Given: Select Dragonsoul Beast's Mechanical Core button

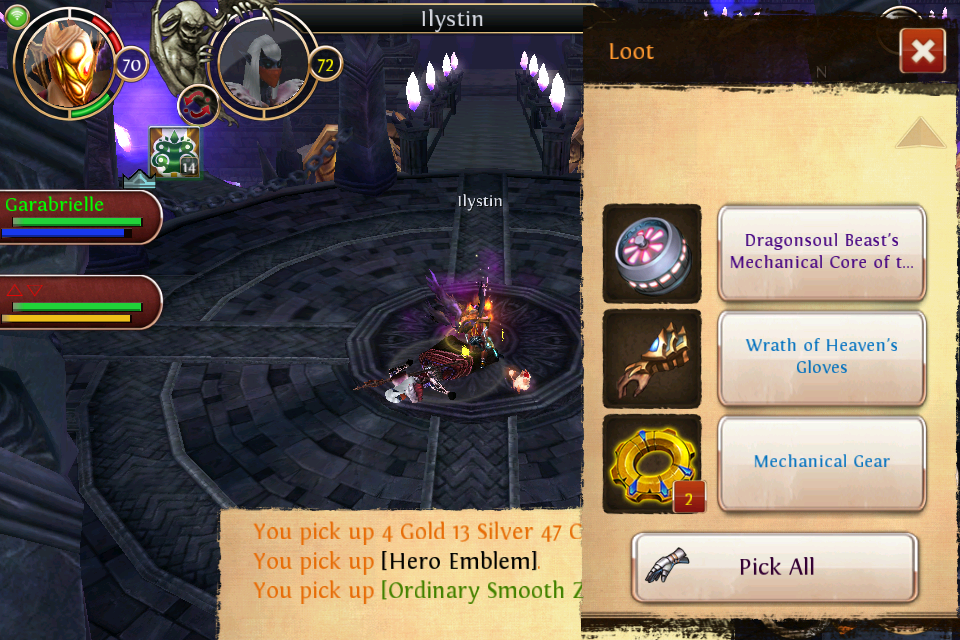Looking at the screenshot, I should (821, 253).
